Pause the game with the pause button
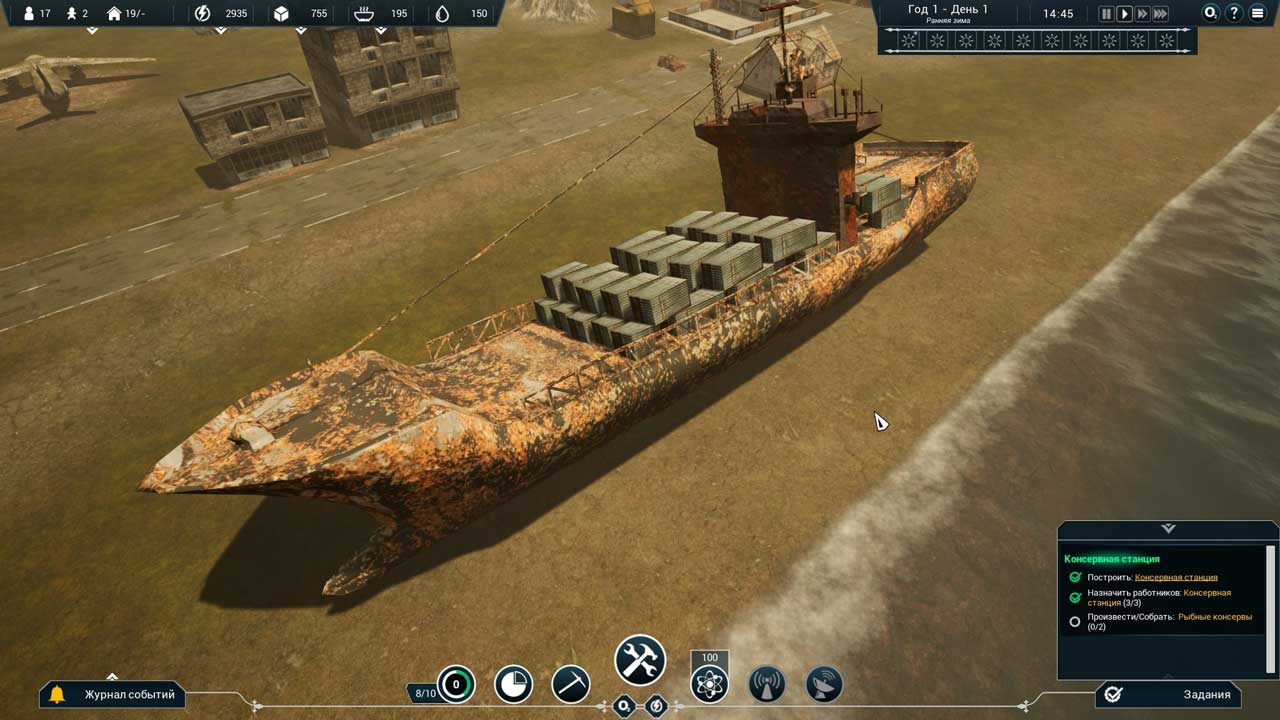 click(1106, 14)
